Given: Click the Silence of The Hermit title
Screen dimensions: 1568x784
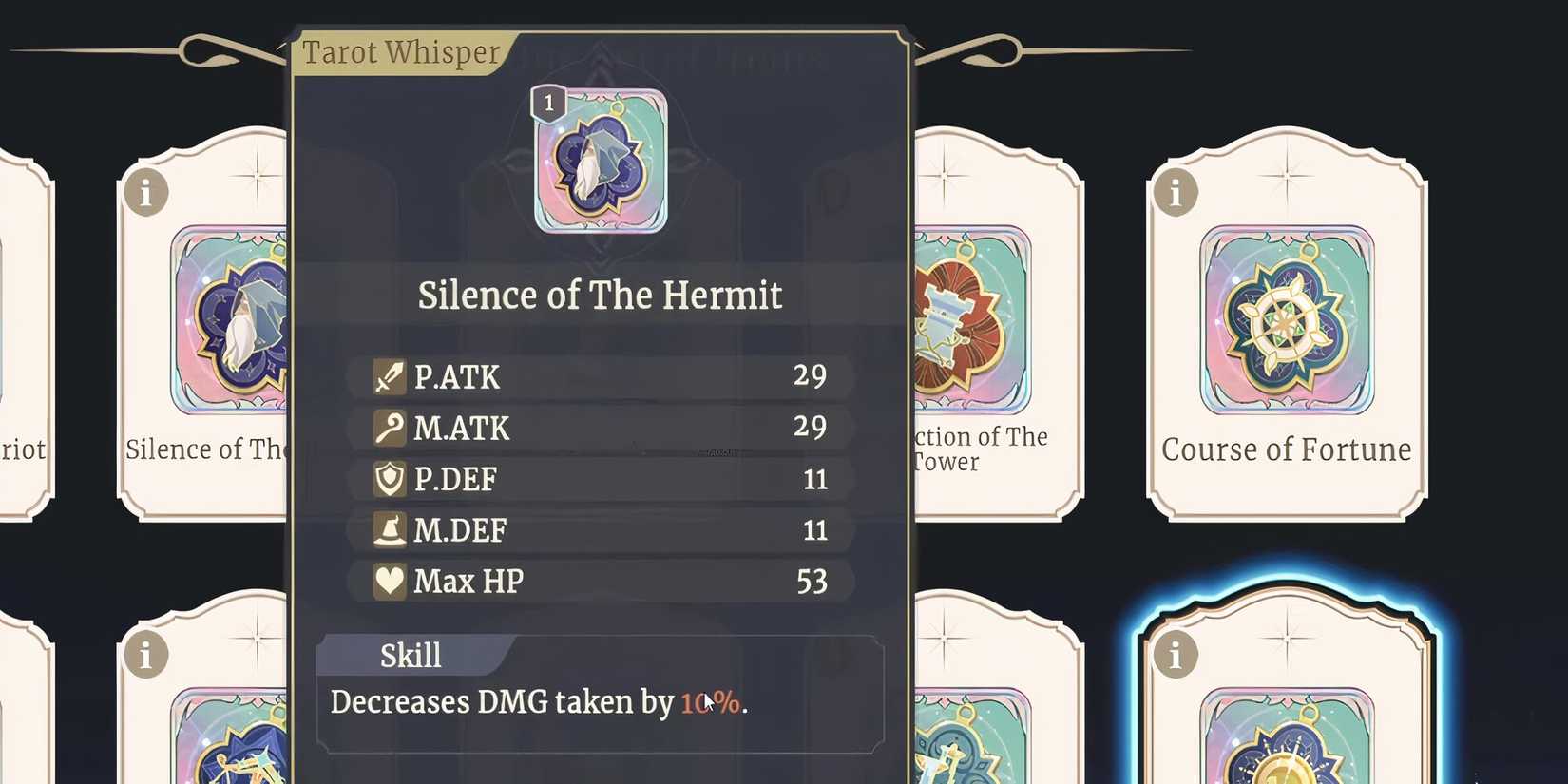Looking at the screenshot, I should click(x=600, y=296).
